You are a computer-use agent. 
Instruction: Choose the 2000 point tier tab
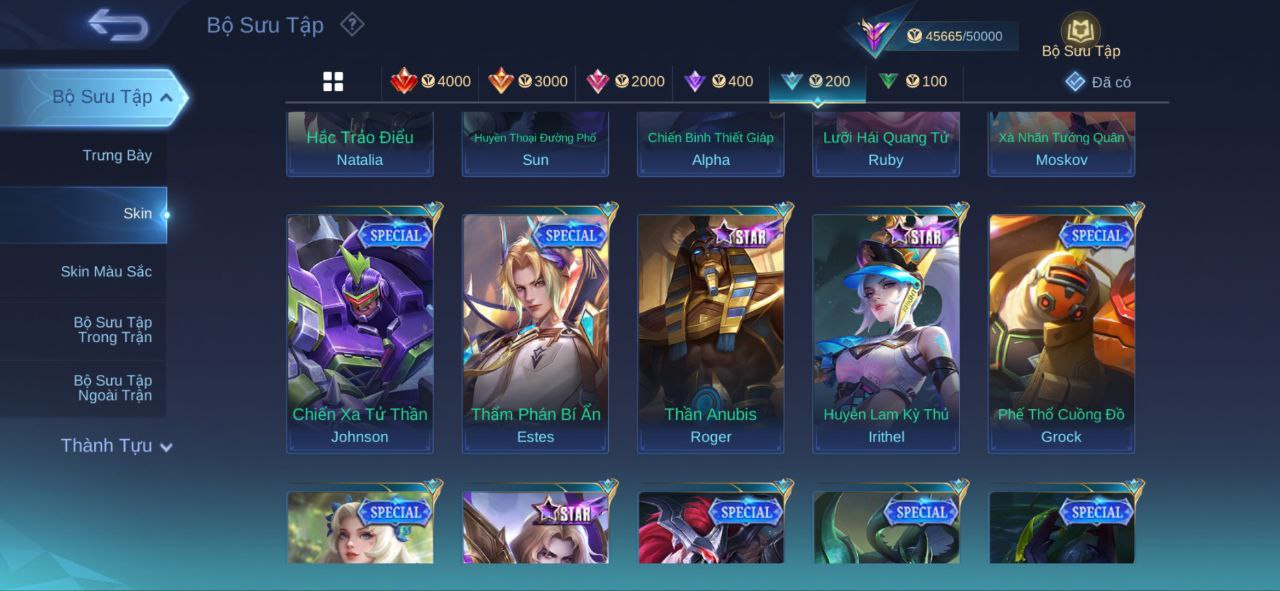click(625, 82)
